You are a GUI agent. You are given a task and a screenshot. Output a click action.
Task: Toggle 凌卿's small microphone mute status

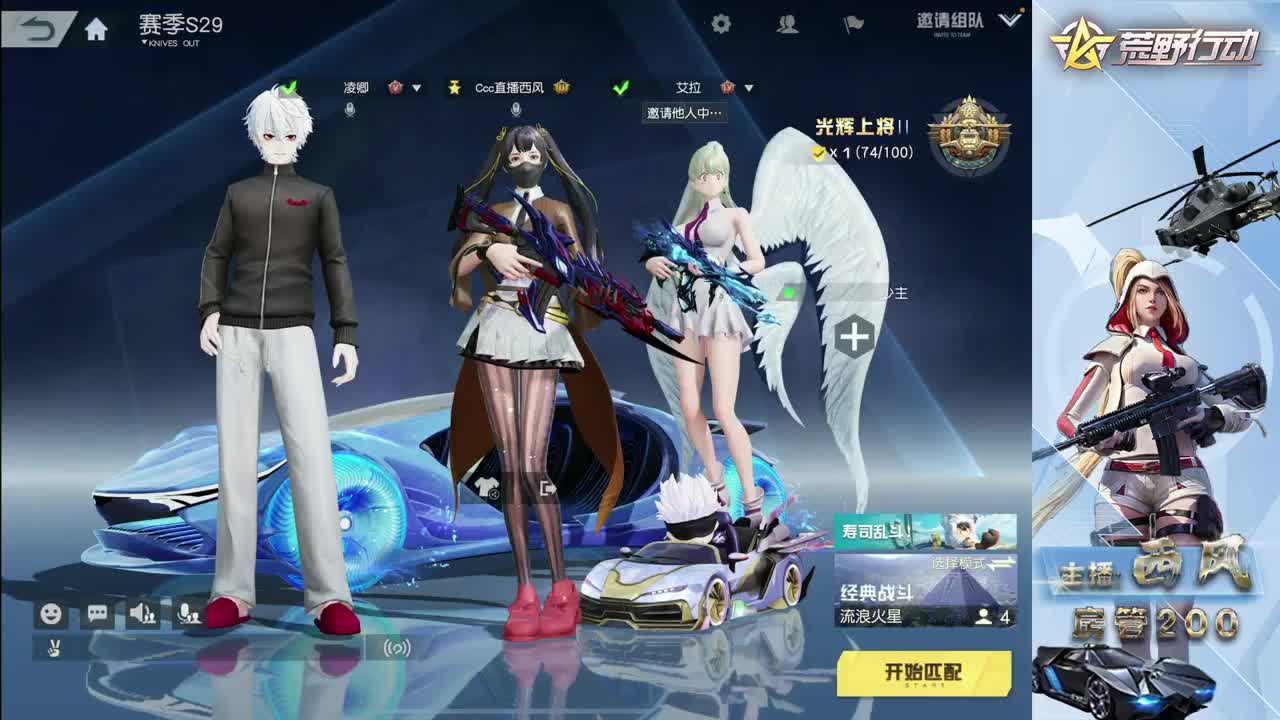click(x=349, y=110)
